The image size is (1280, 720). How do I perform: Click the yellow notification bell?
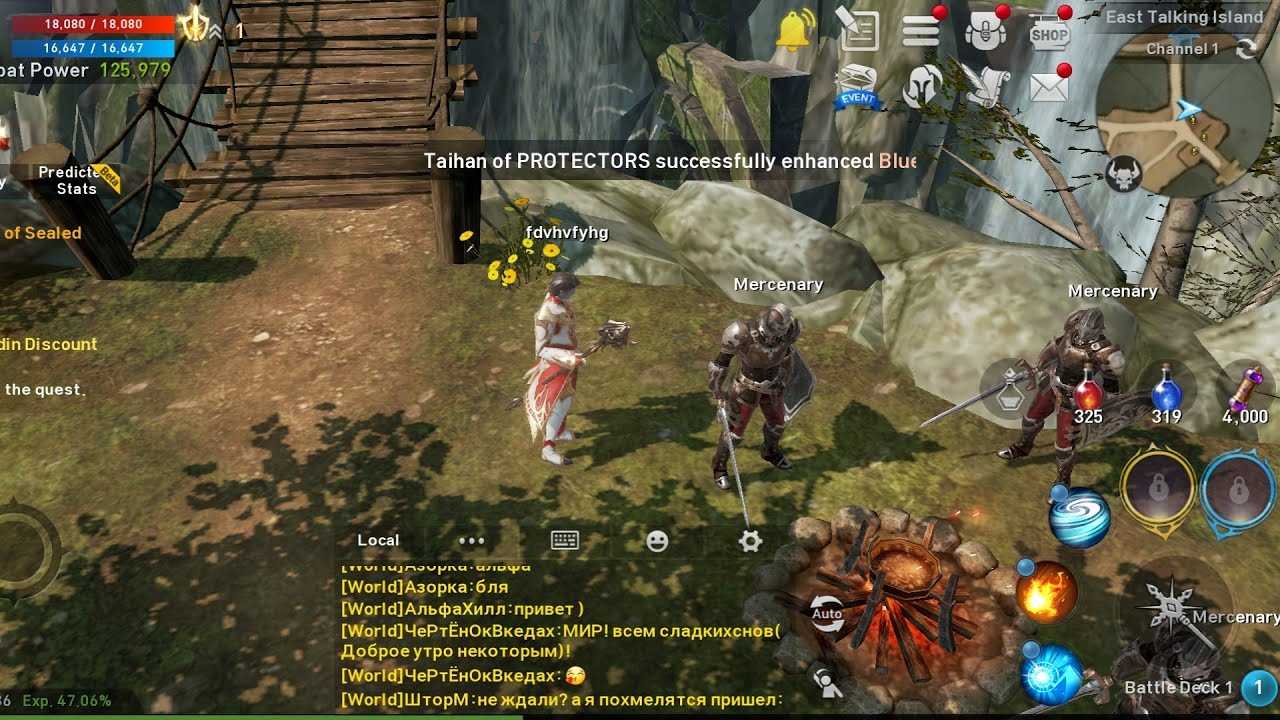(x=795, y=31)
